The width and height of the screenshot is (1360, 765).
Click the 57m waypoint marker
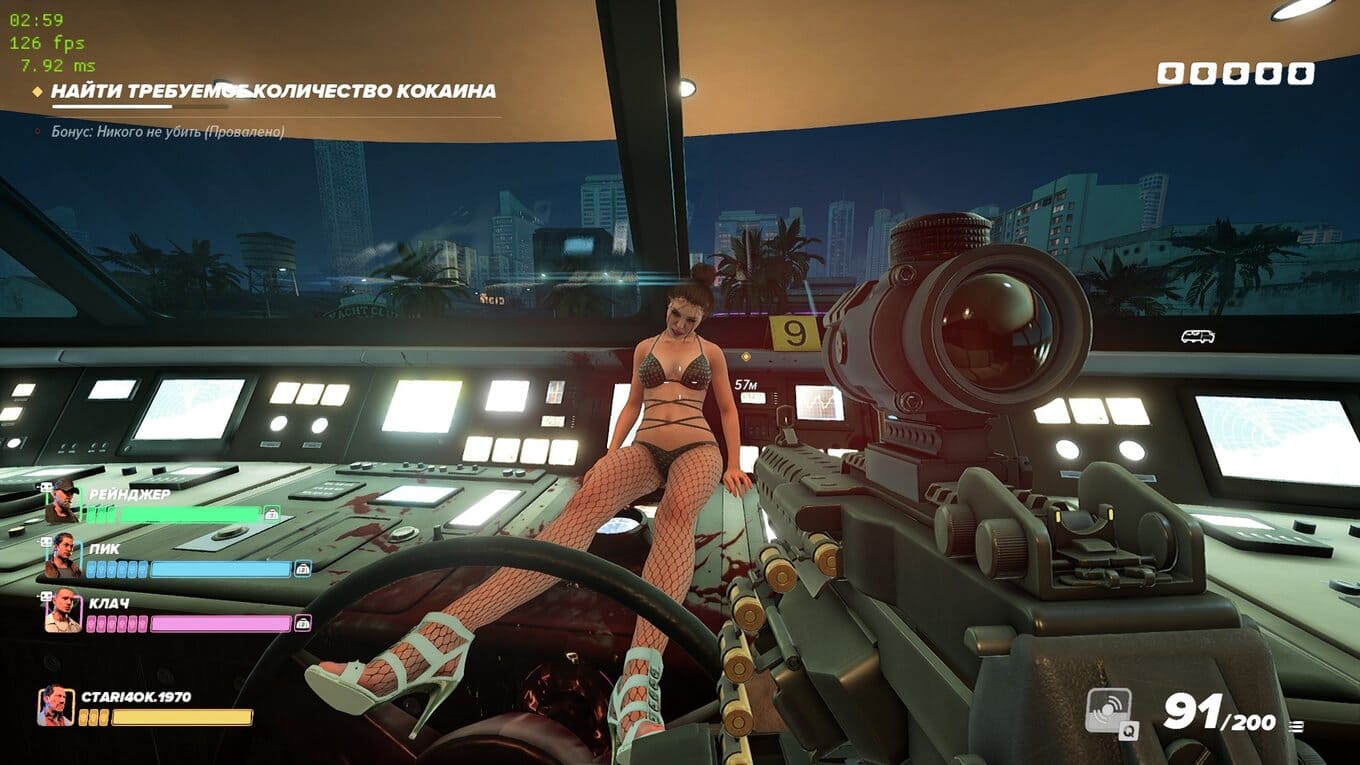pyautogui.click(x=745, y=385)
